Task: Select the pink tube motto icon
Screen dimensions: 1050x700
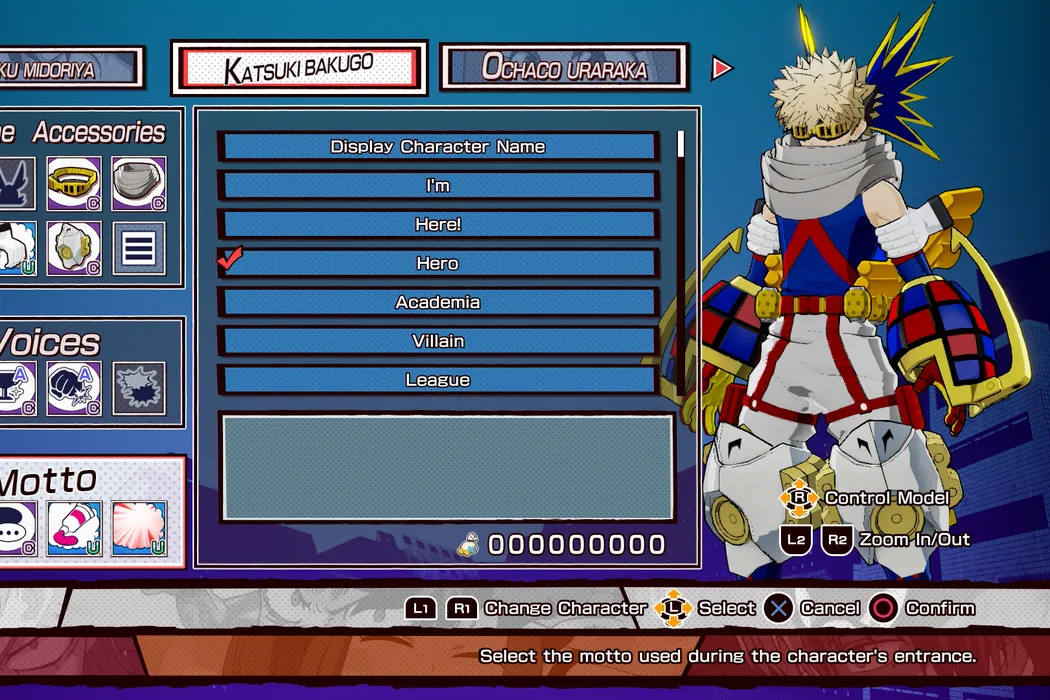Action: tap(74, 528)
